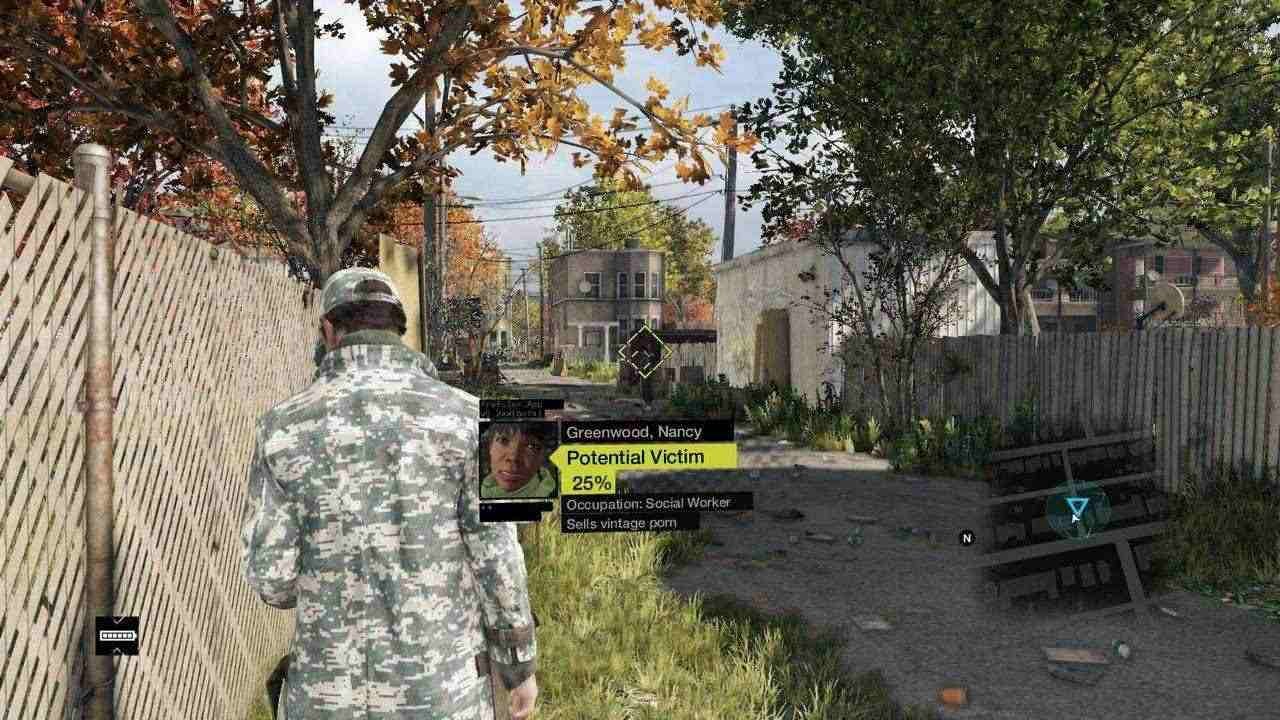
Task: Select the Greenwood, Nancy name entry
Action: [633, 431]
